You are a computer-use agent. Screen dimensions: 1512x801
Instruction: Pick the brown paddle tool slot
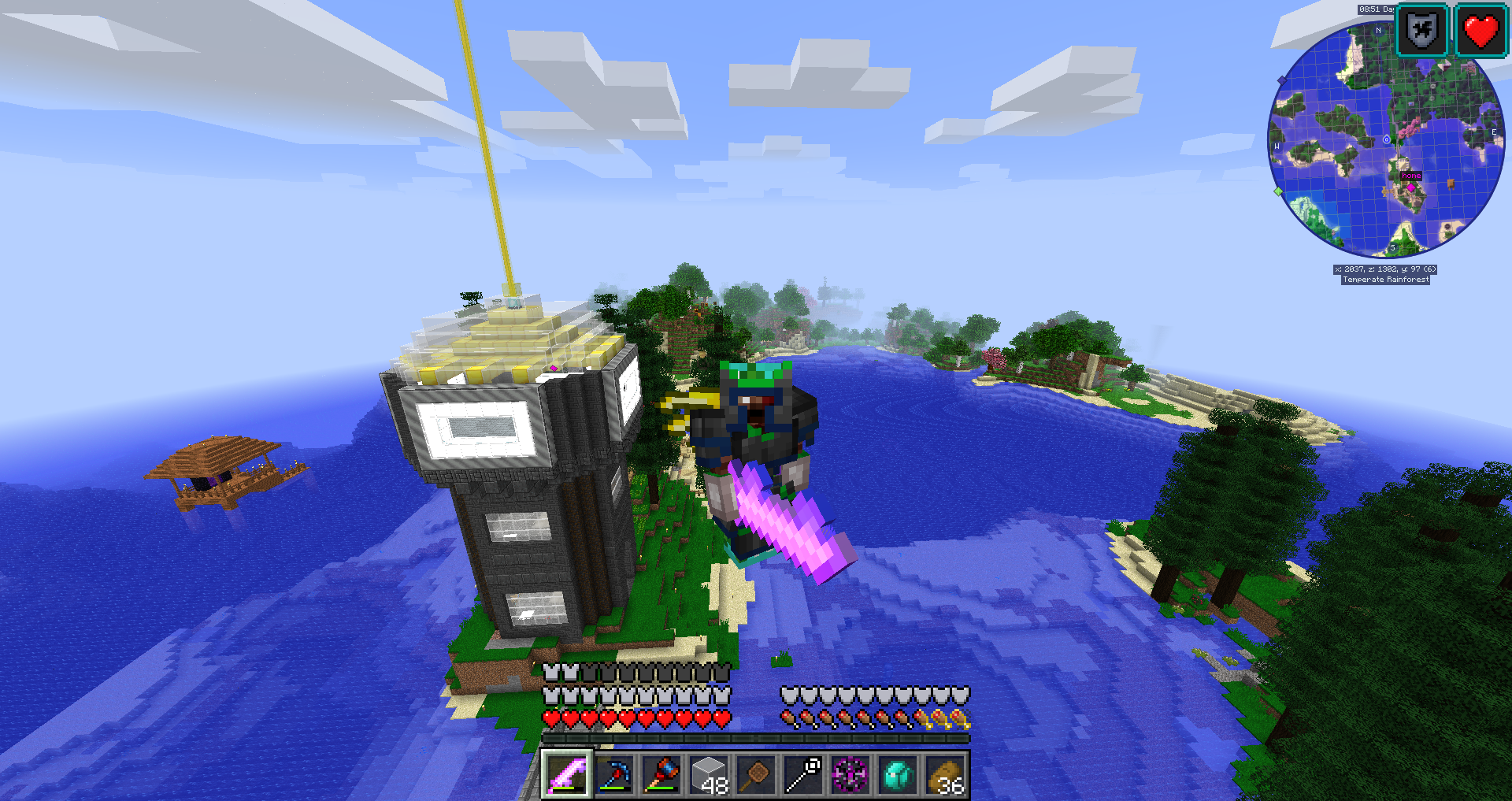point(756,775)
